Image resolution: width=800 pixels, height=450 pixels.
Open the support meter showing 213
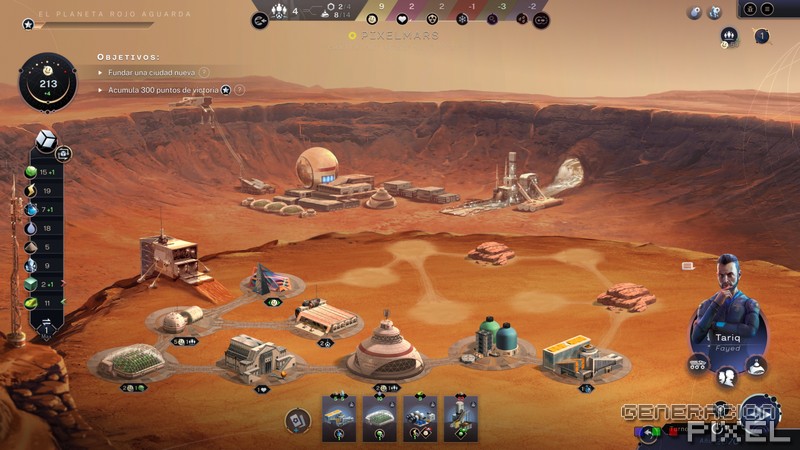pos(47,84)
